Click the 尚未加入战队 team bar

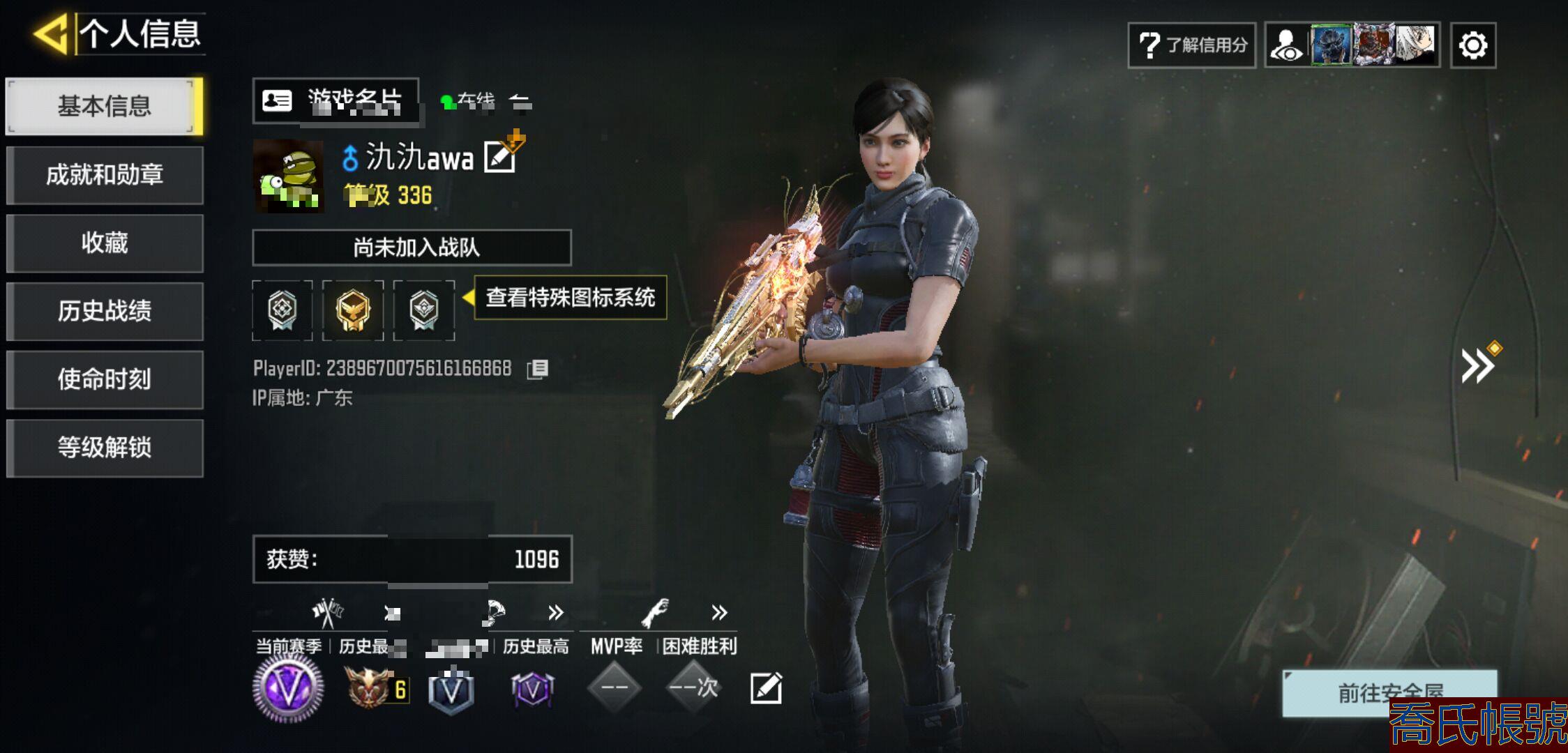click(412, 248)
